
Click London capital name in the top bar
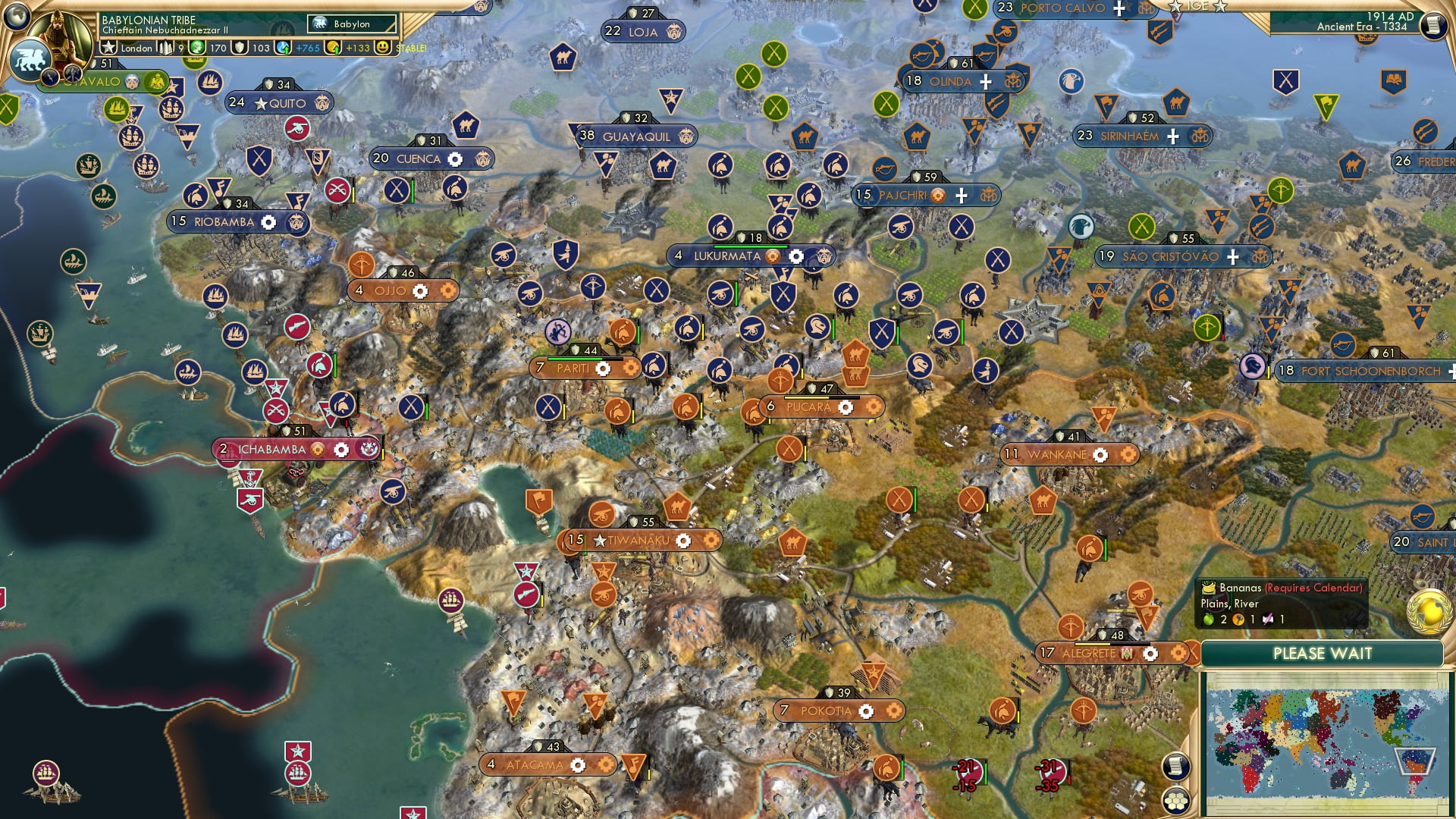coord(137,48)
